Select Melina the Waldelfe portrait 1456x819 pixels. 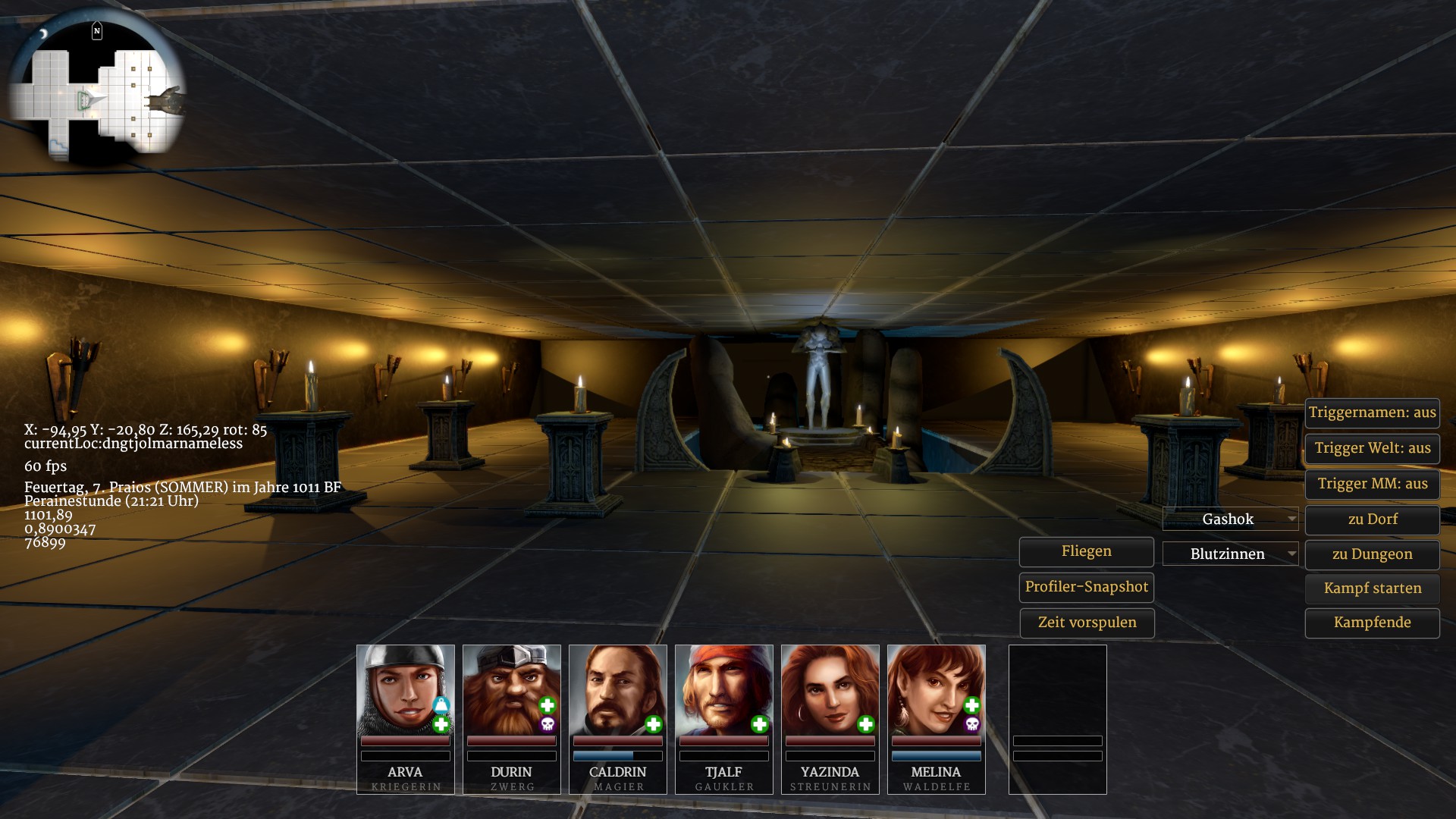[936, 690]
